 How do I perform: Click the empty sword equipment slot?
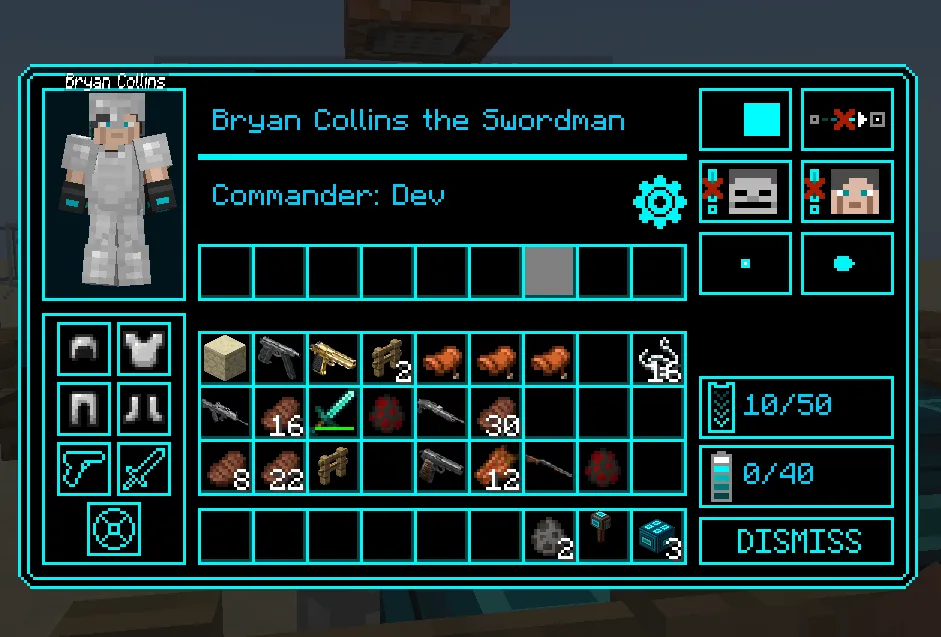144,468
